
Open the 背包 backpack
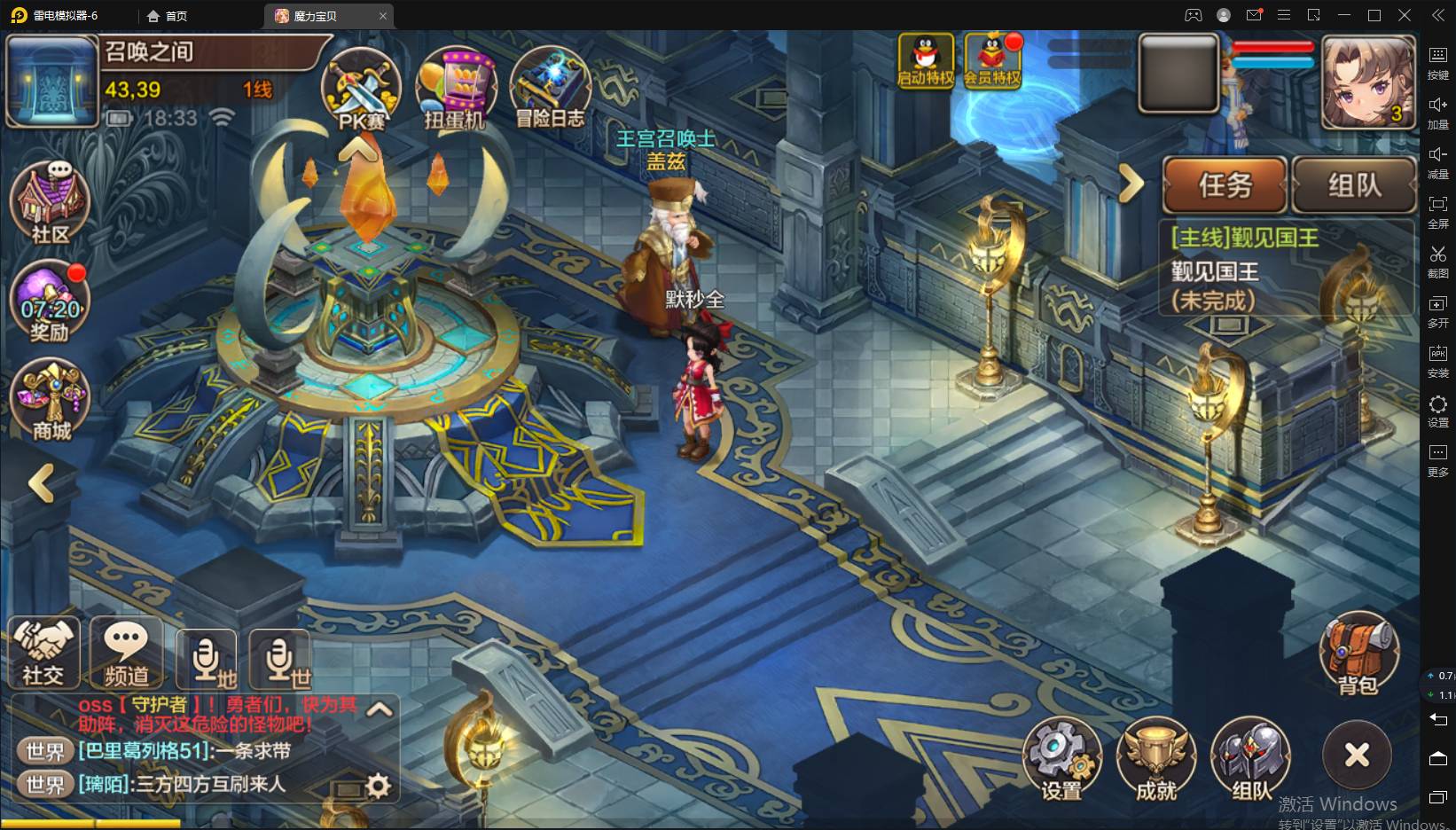[x=1358, y=654]
